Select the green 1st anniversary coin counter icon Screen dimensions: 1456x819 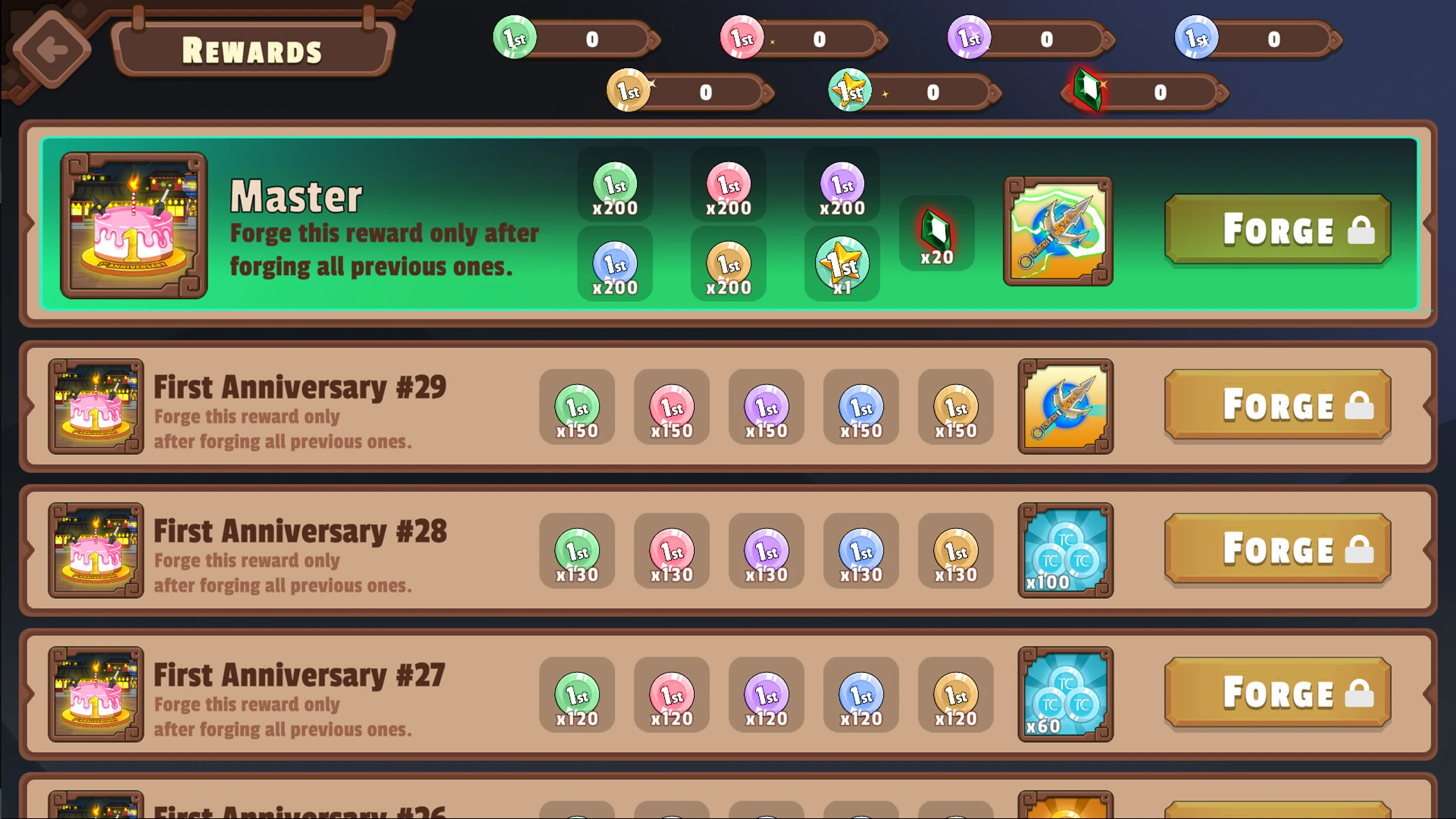515,38
